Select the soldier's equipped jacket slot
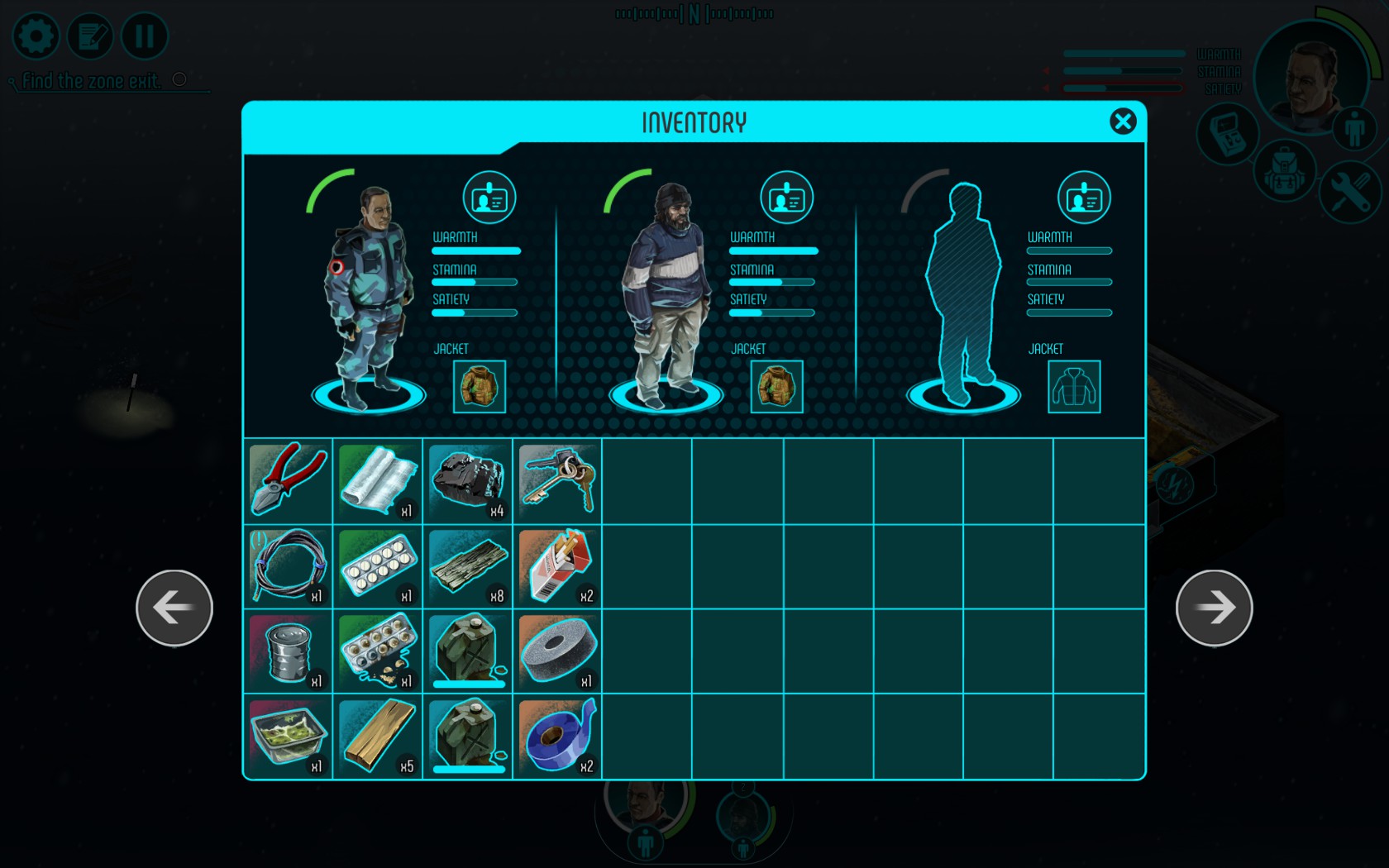The width and height of the screenshot is (1389, 868). [480, 386]
